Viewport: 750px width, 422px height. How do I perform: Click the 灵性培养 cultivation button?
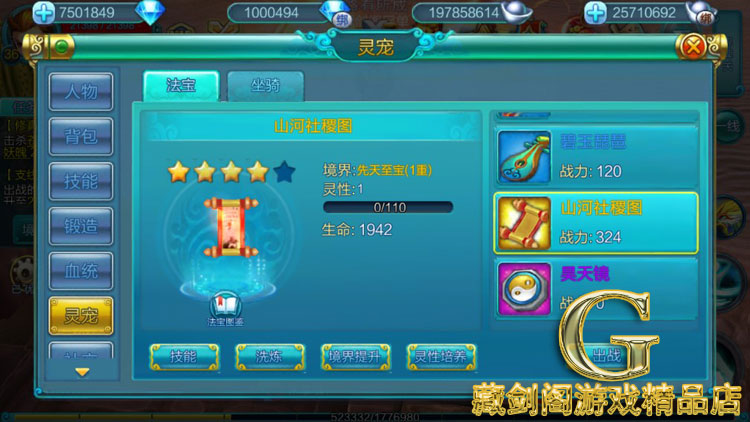click(441, 356)
